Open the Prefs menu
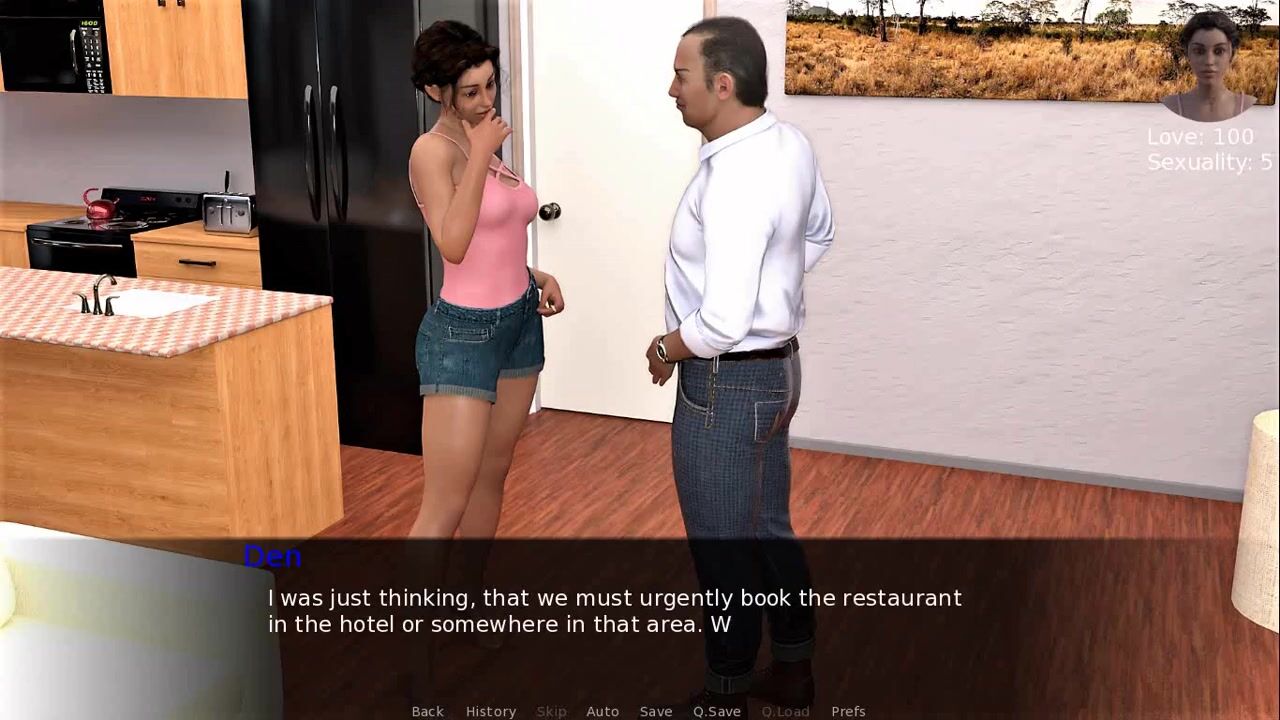This screenshot has height=720, width=1280. pos(848,711)
